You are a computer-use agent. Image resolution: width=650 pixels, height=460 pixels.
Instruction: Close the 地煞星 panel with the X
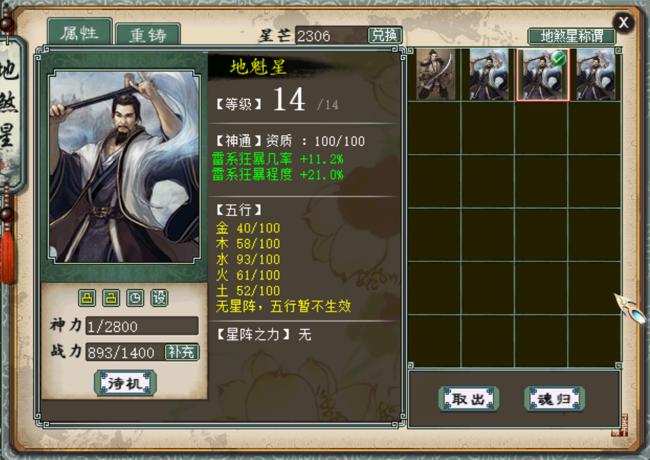pos(624,22)
